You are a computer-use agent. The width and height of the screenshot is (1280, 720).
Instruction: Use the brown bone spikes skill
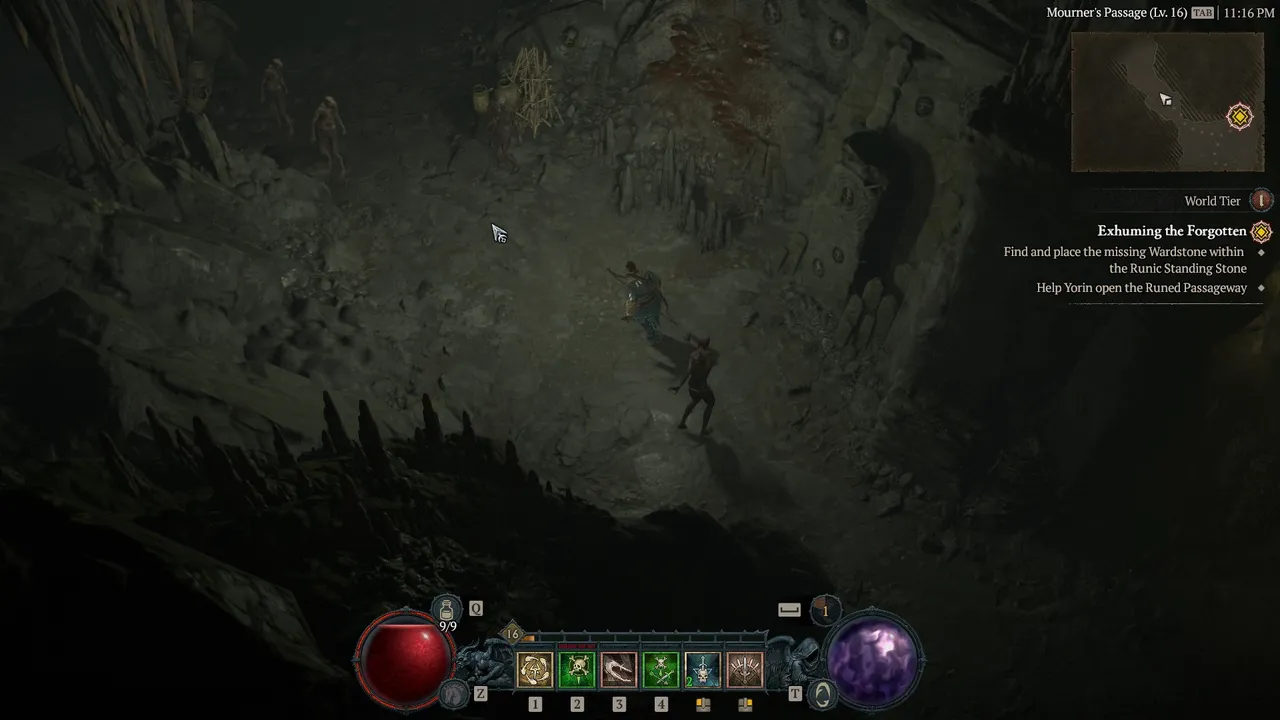745,670
